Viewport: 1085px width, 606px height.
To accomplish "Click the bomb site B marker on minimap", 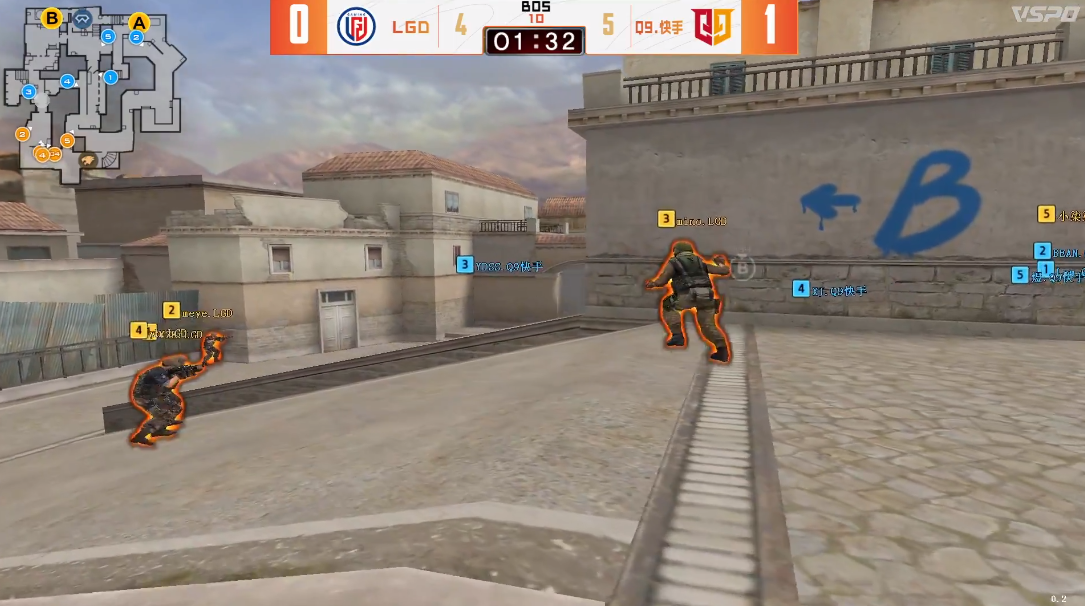I will coord(52,17).
